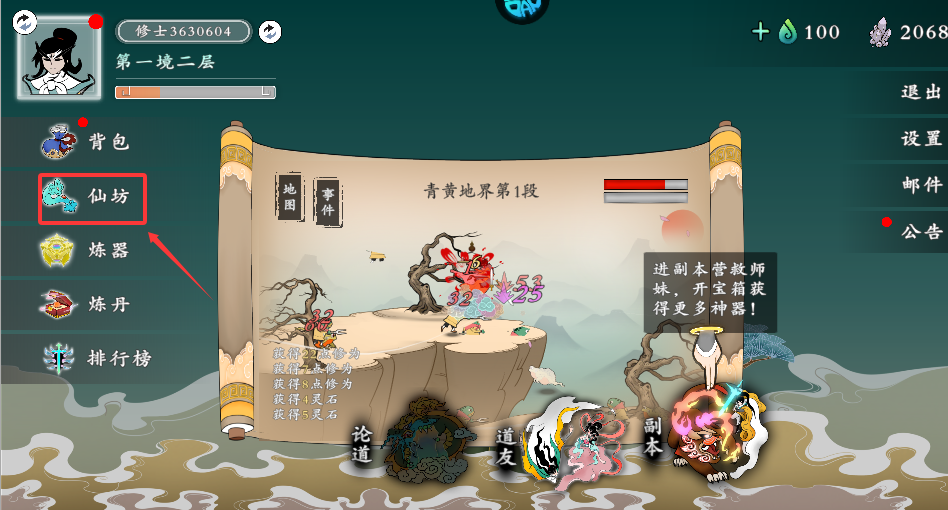
Task: Open the 邮件 mail inbox
Action: 921,185
